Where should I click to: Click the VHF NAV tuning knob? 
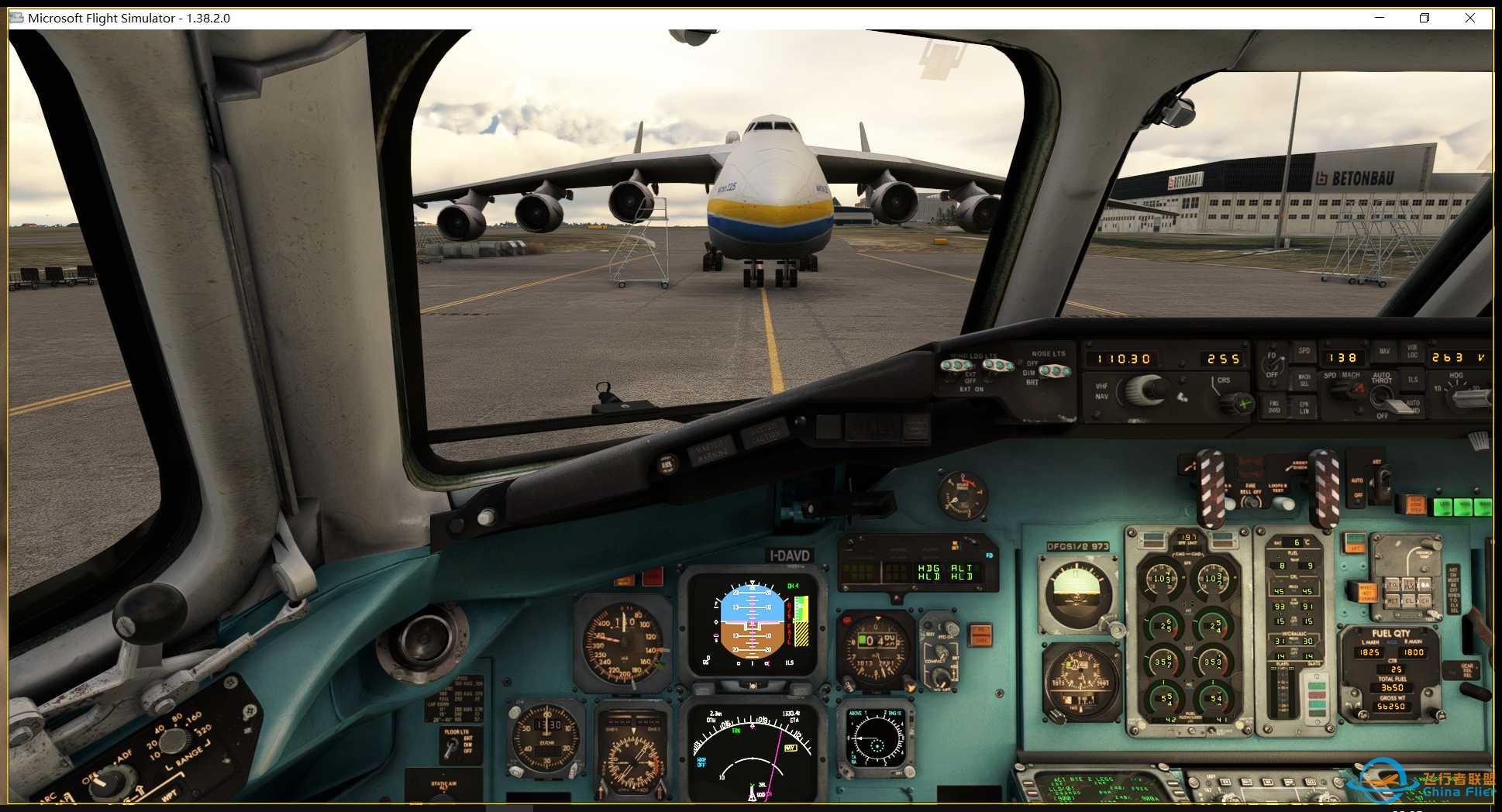pos(1144,390)
